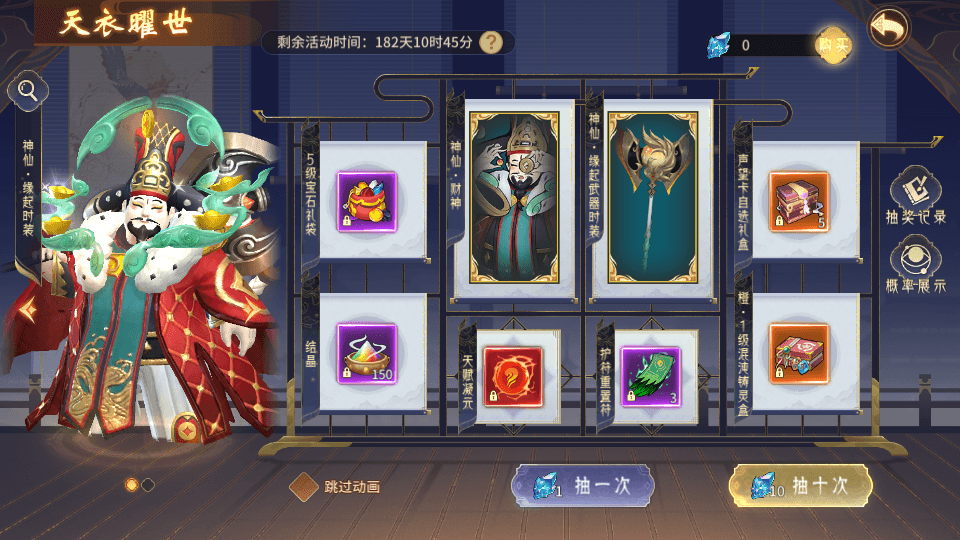Screen dimensions: 960x540
Task: Open the 购买 purchase button
Action: pyautogui.click(x=833, y=44)
